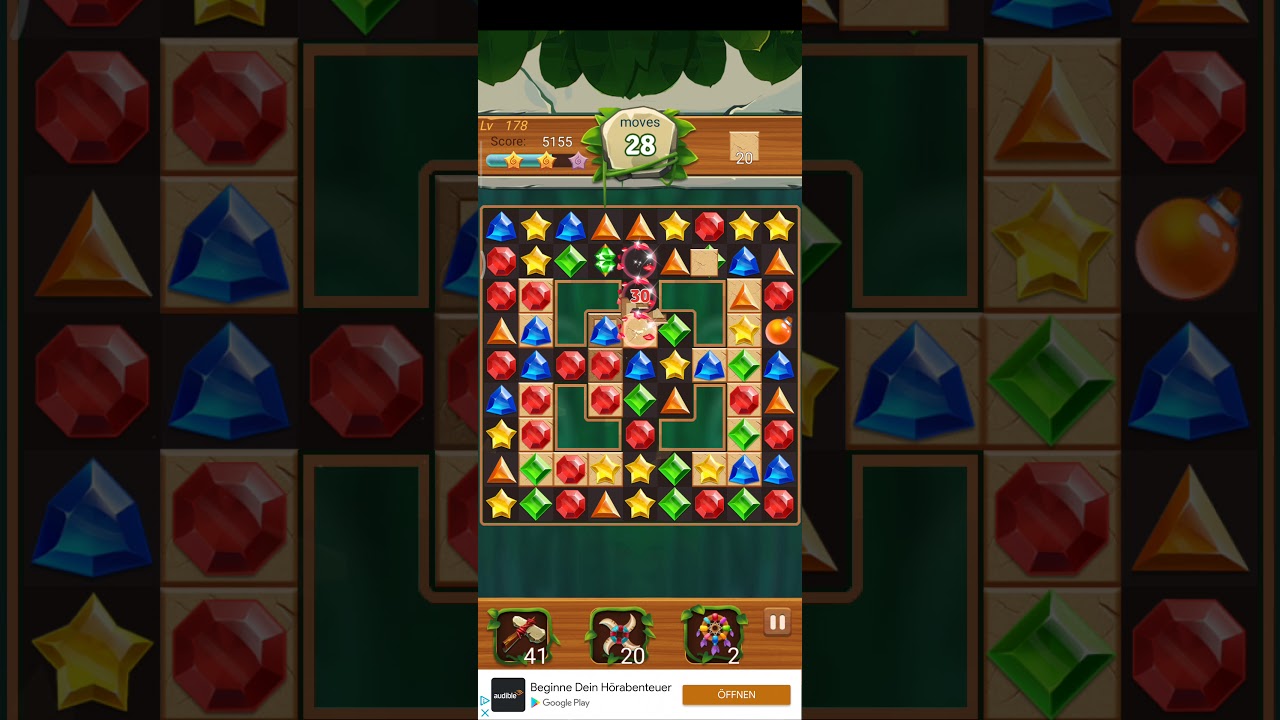Activate the stone hammer booster
The width and height of the screenshot is (1280, 720).
point(520,635)
